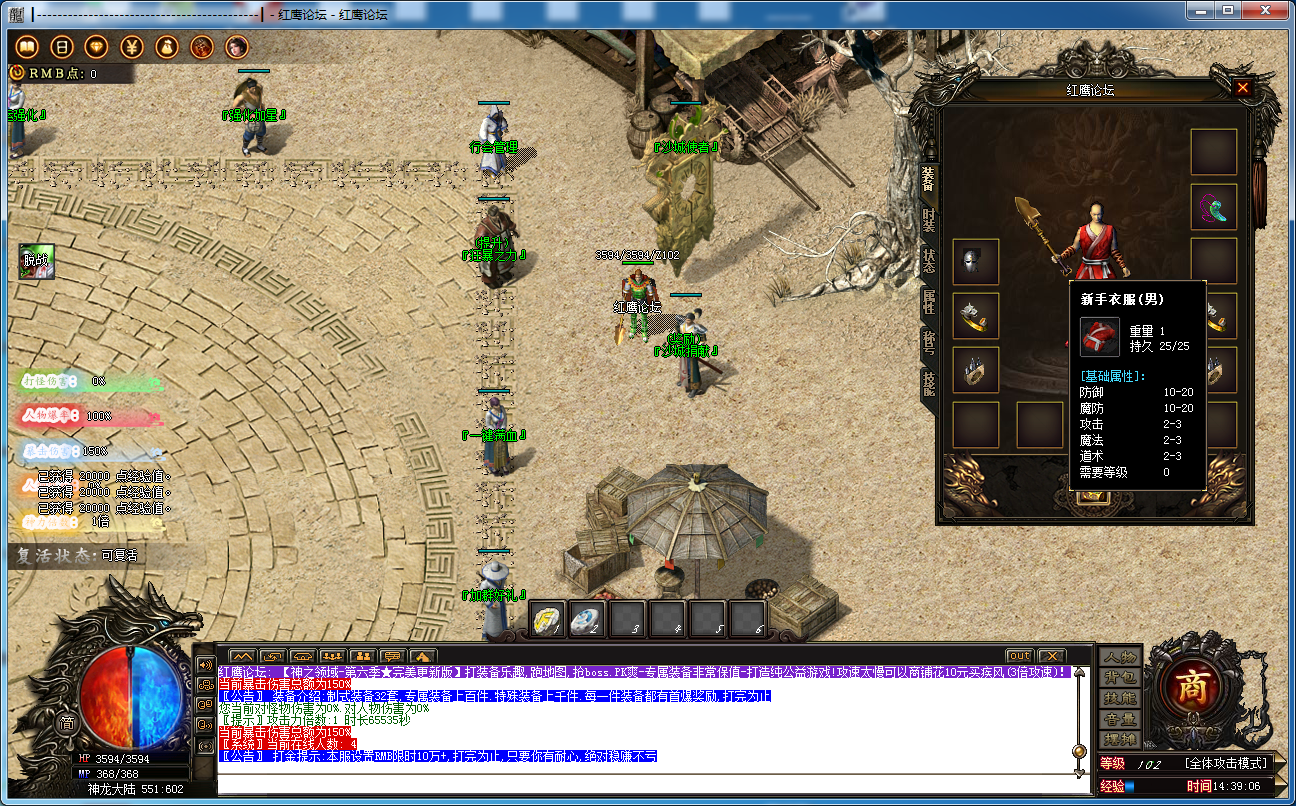Switch to the 时装 (fashion) tab
The image size is (1296, 806).
click(929, 222)
